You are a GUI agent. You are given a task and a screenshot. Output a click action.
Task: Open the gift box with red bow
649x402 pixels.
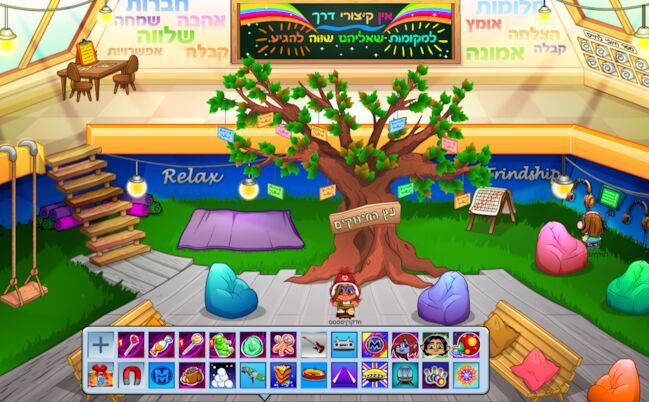pos(101,375)
